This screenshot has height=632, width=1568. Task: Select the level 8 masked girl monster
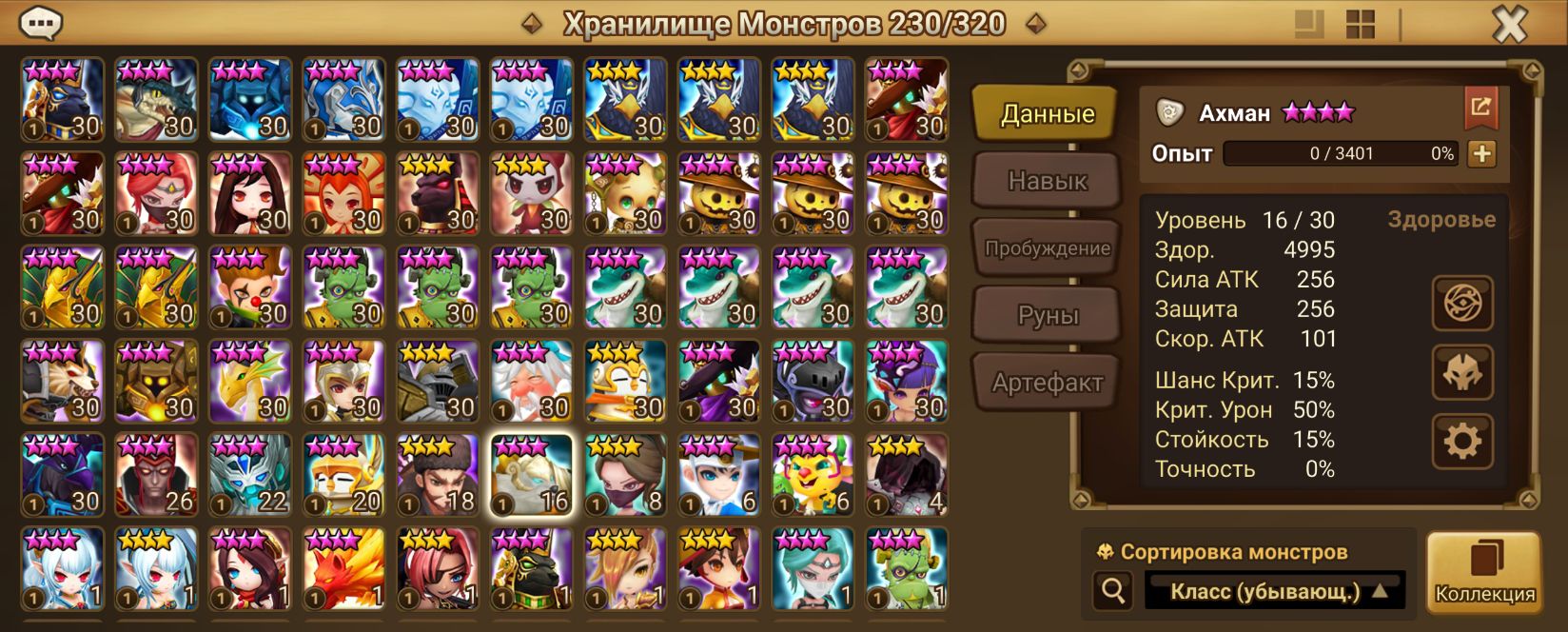click(625, 474)
